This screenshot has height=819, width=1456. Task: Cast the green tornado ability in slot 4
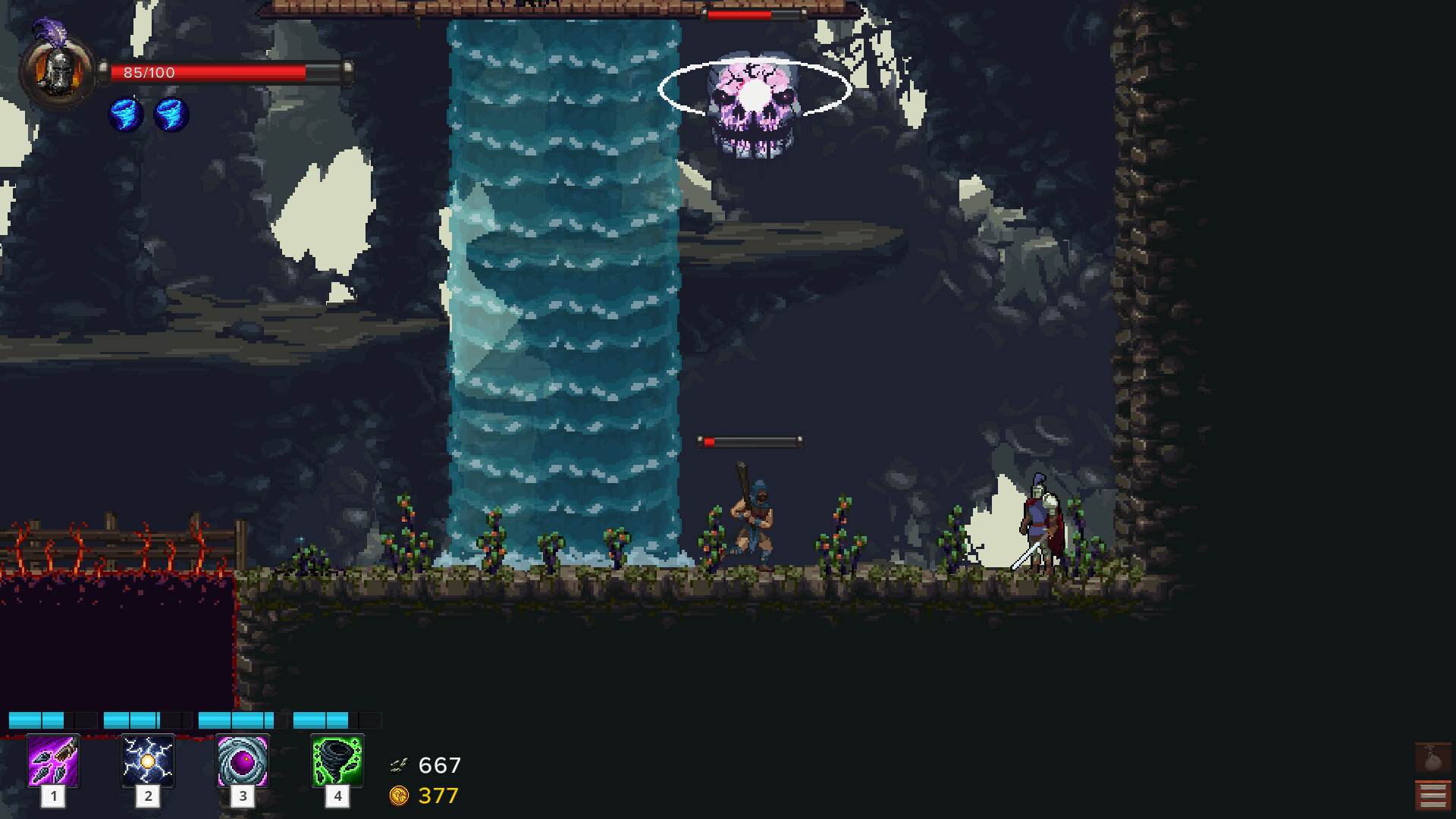tap(338, 762)
